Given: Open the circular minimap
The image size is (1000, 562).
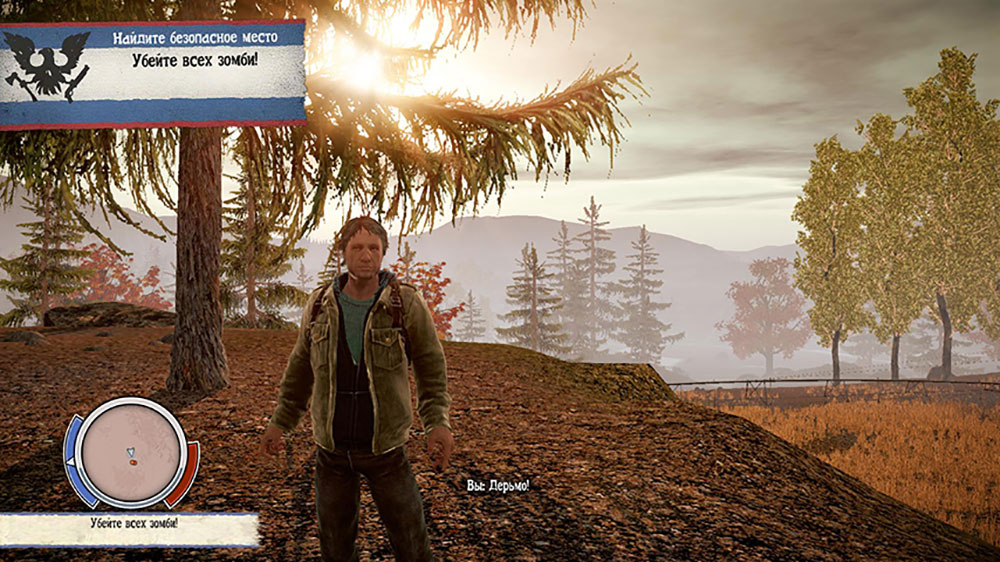Looking at the screenshot, I should pyautogui.click(x=131, y=453).
